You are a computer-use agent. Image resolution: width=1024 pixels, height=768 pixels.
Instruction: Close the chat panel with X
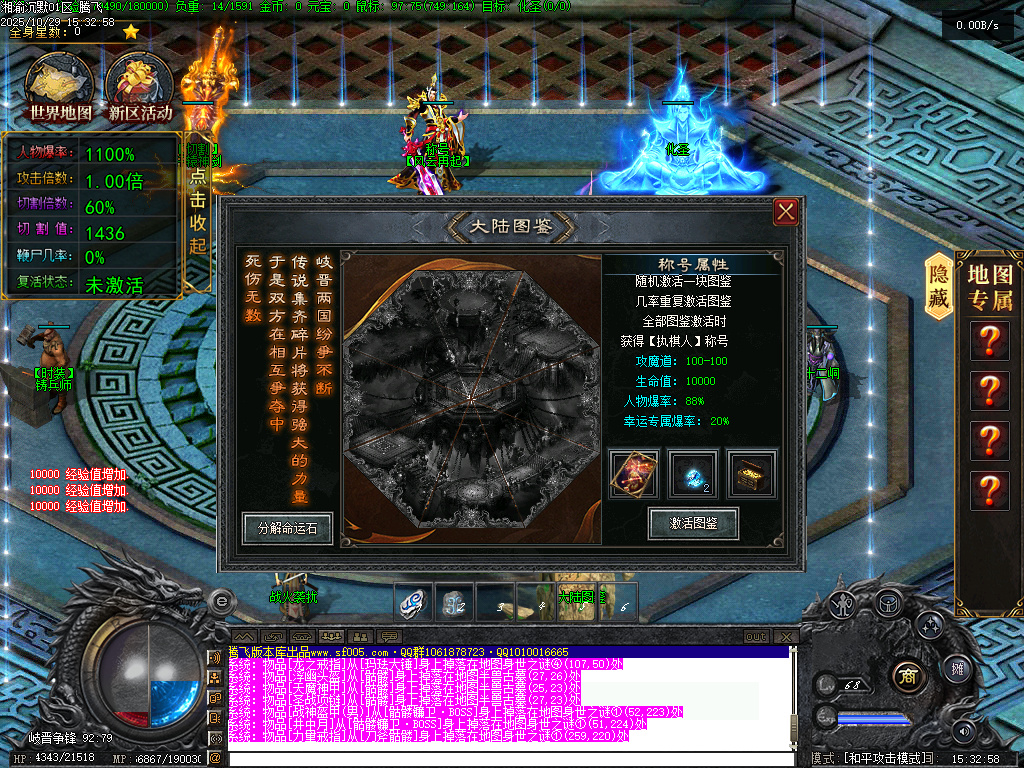click(x=788, y=637)
